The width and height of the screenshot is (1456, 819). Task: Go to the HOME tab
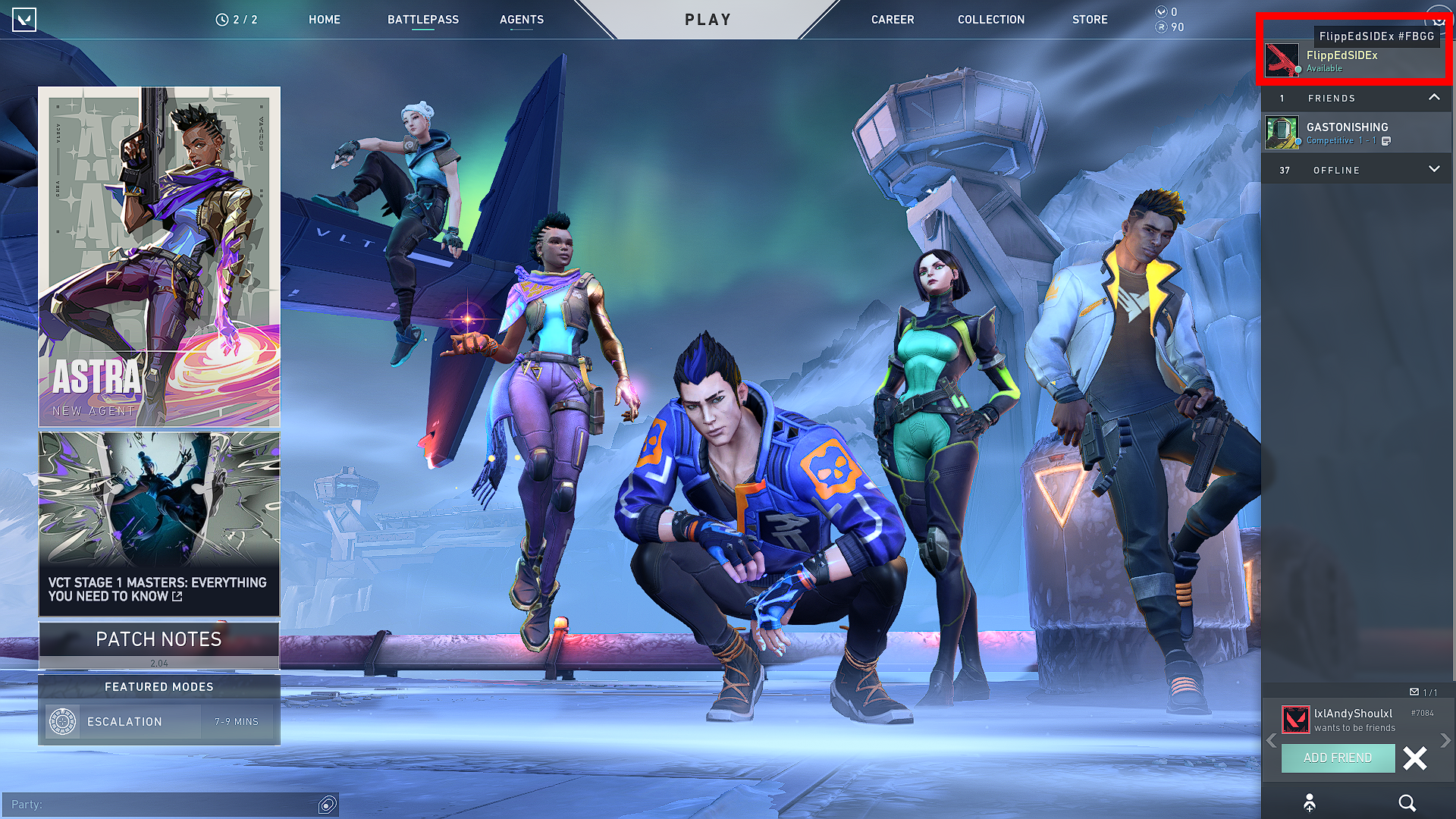click(325, 20)
